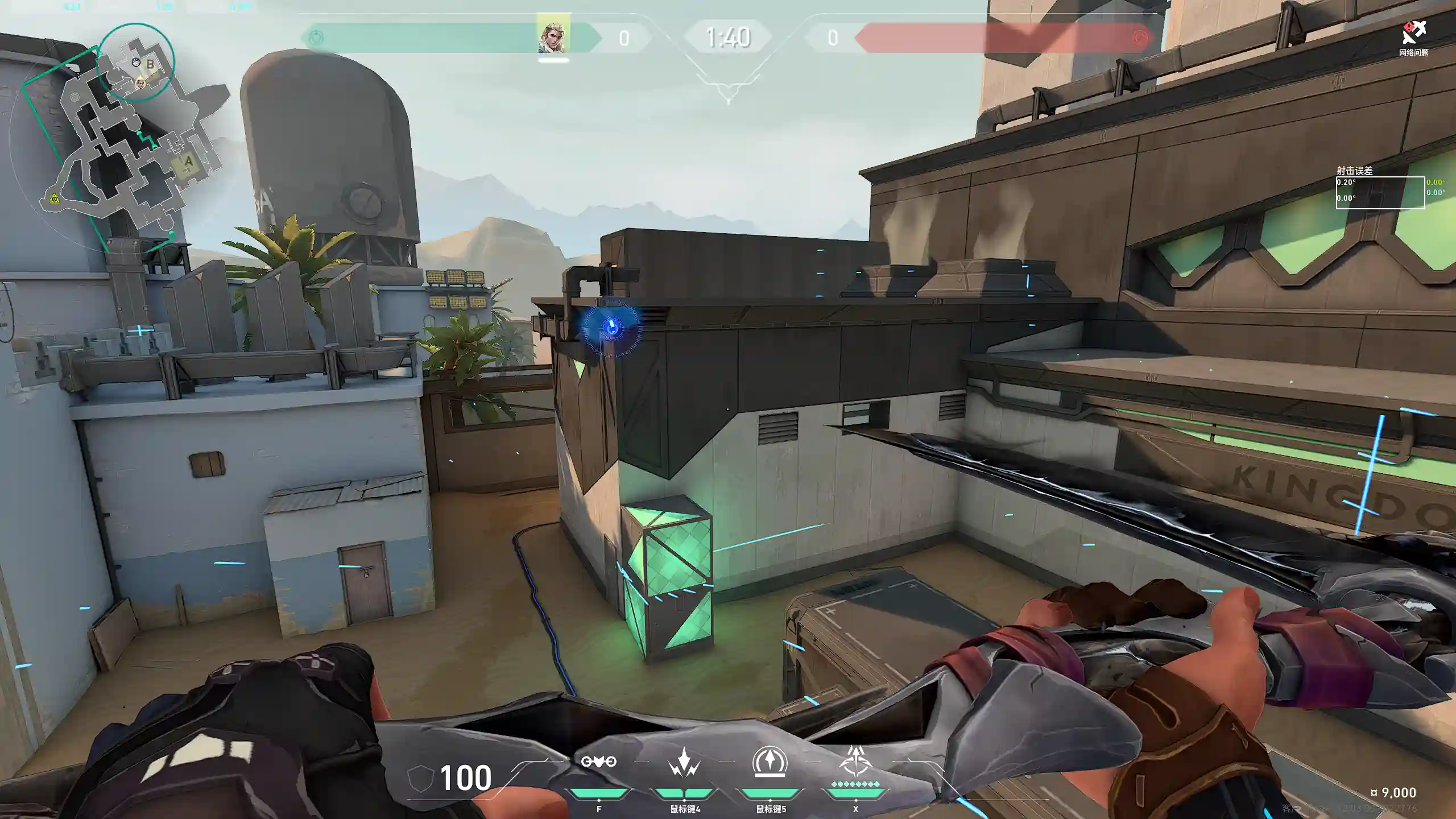Click the shooting error graph box
This screenshot has width=1456, height=819.
point(1380,193)
